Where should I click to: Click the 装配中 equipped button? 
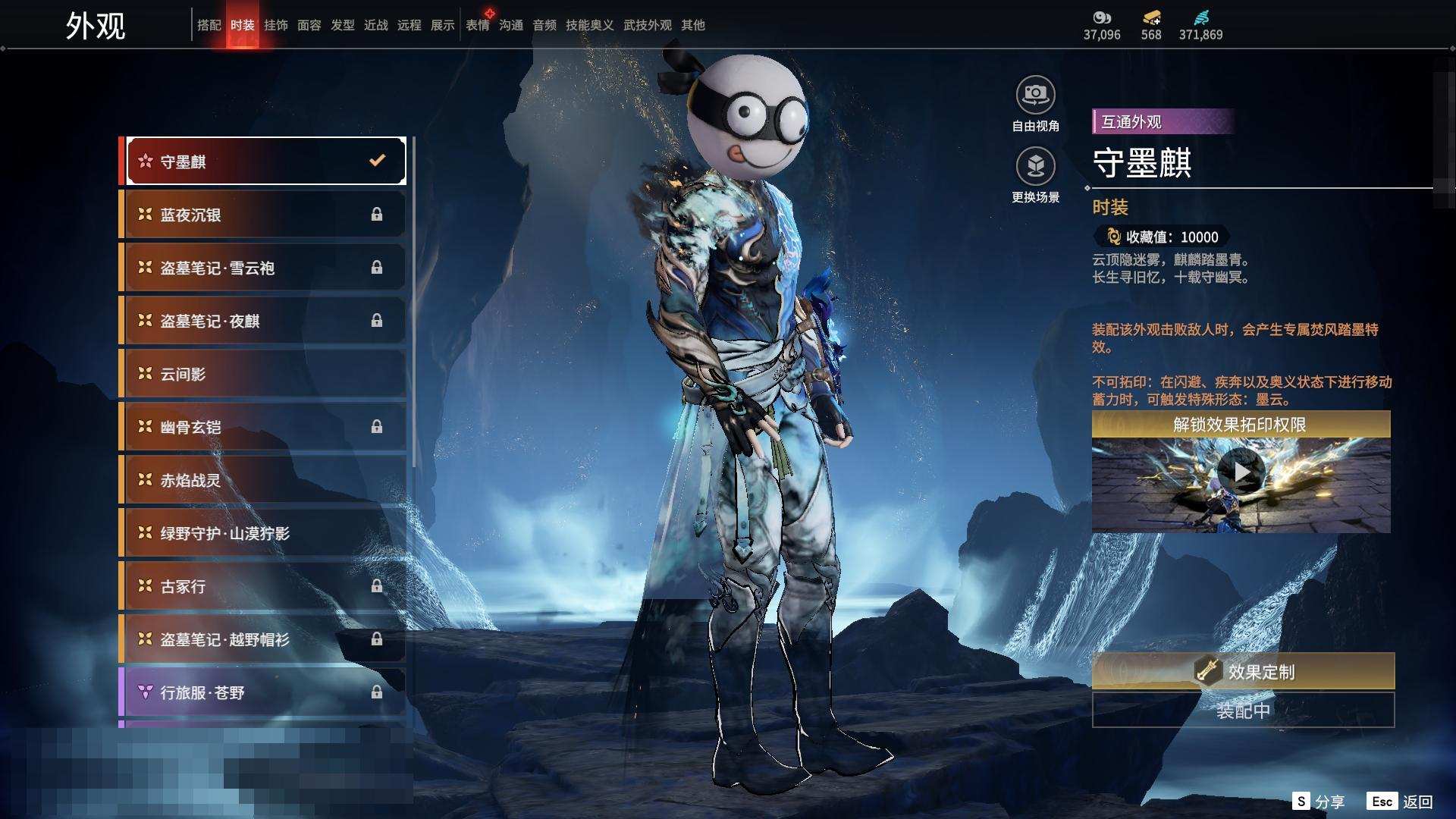coord(1243,711)
